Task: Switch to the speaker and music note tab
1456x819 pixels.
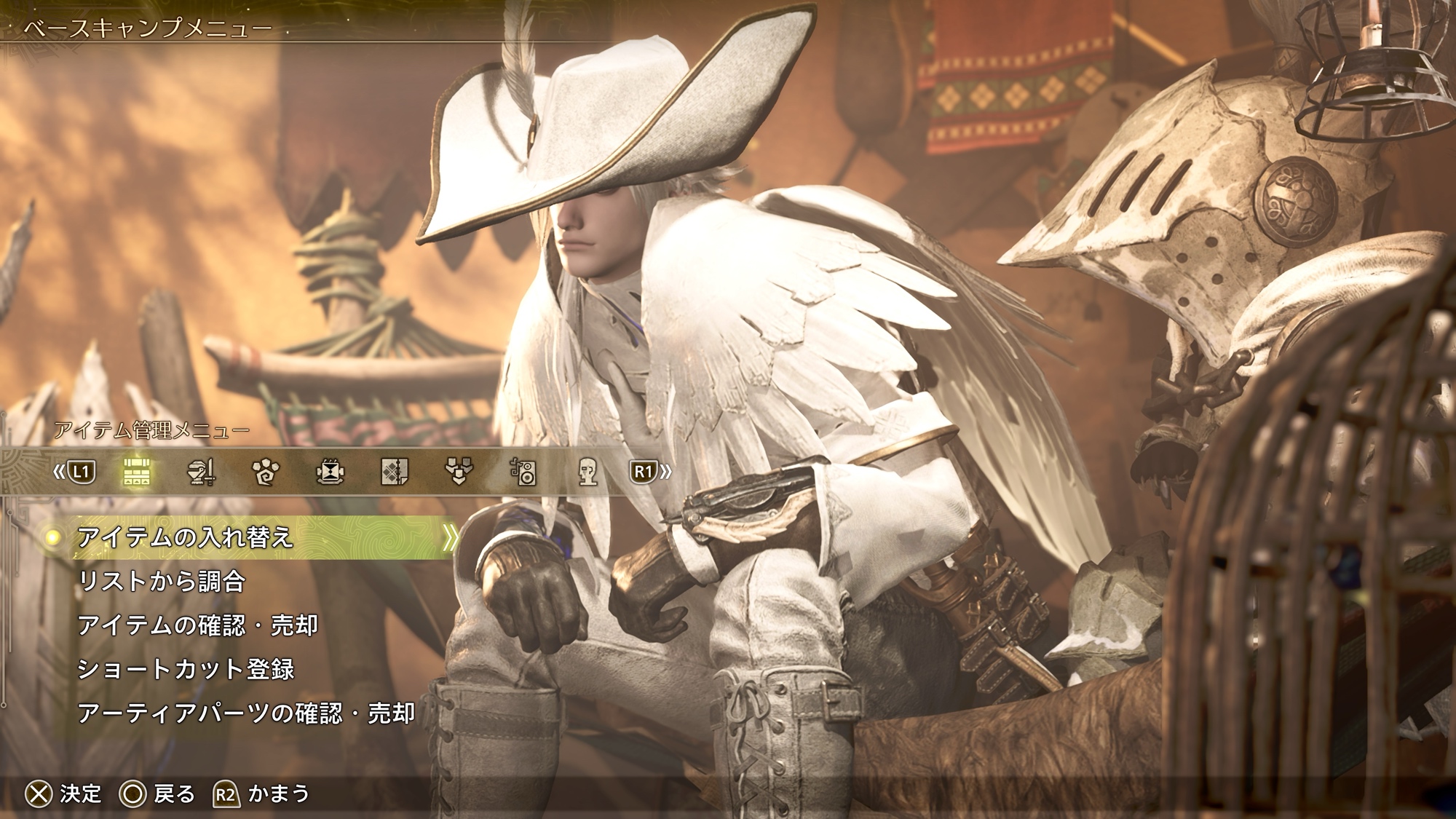Action: click(523, 472)
